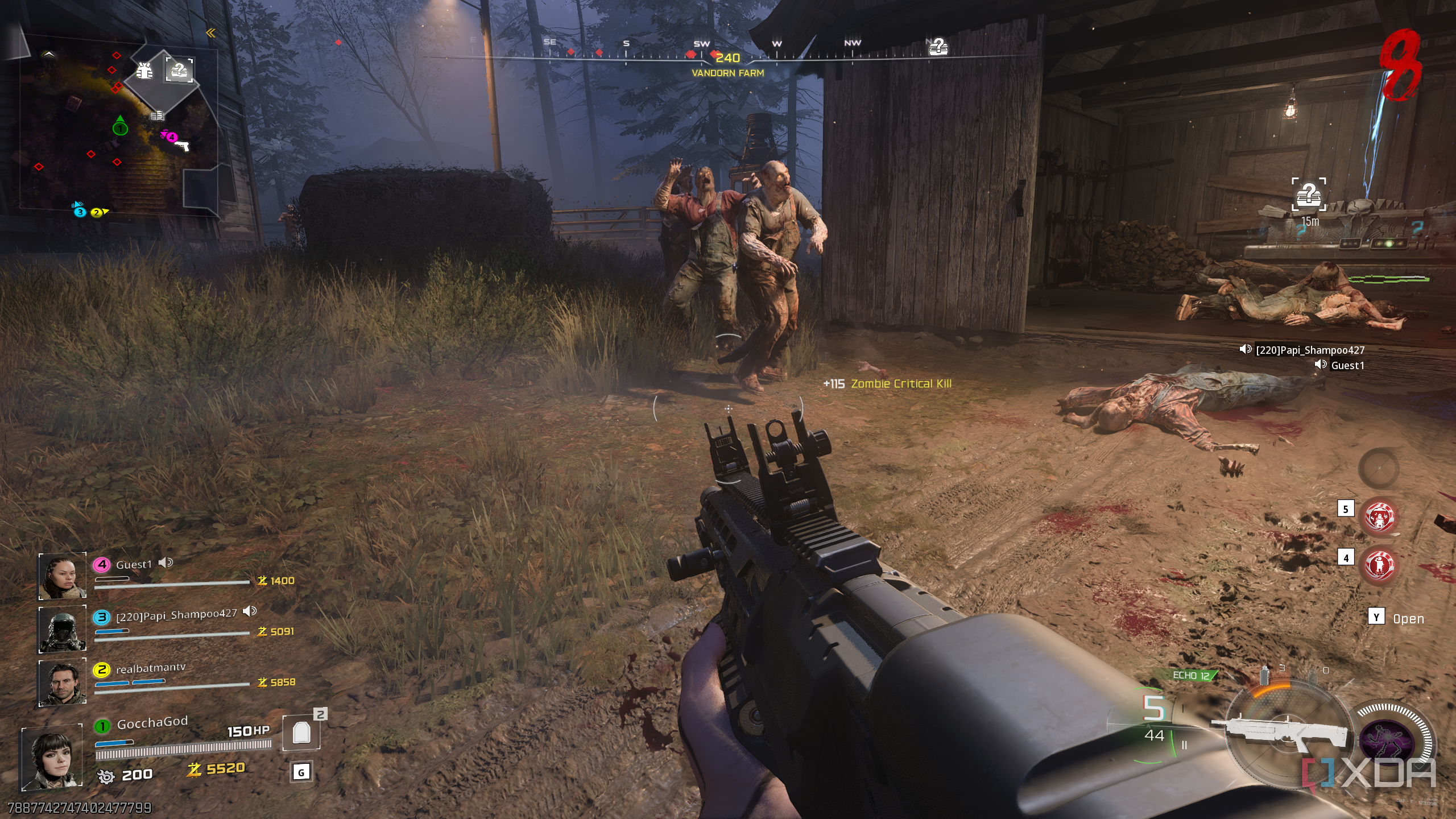Click the tactical equipment icon above the weapon

point(1265,675)
